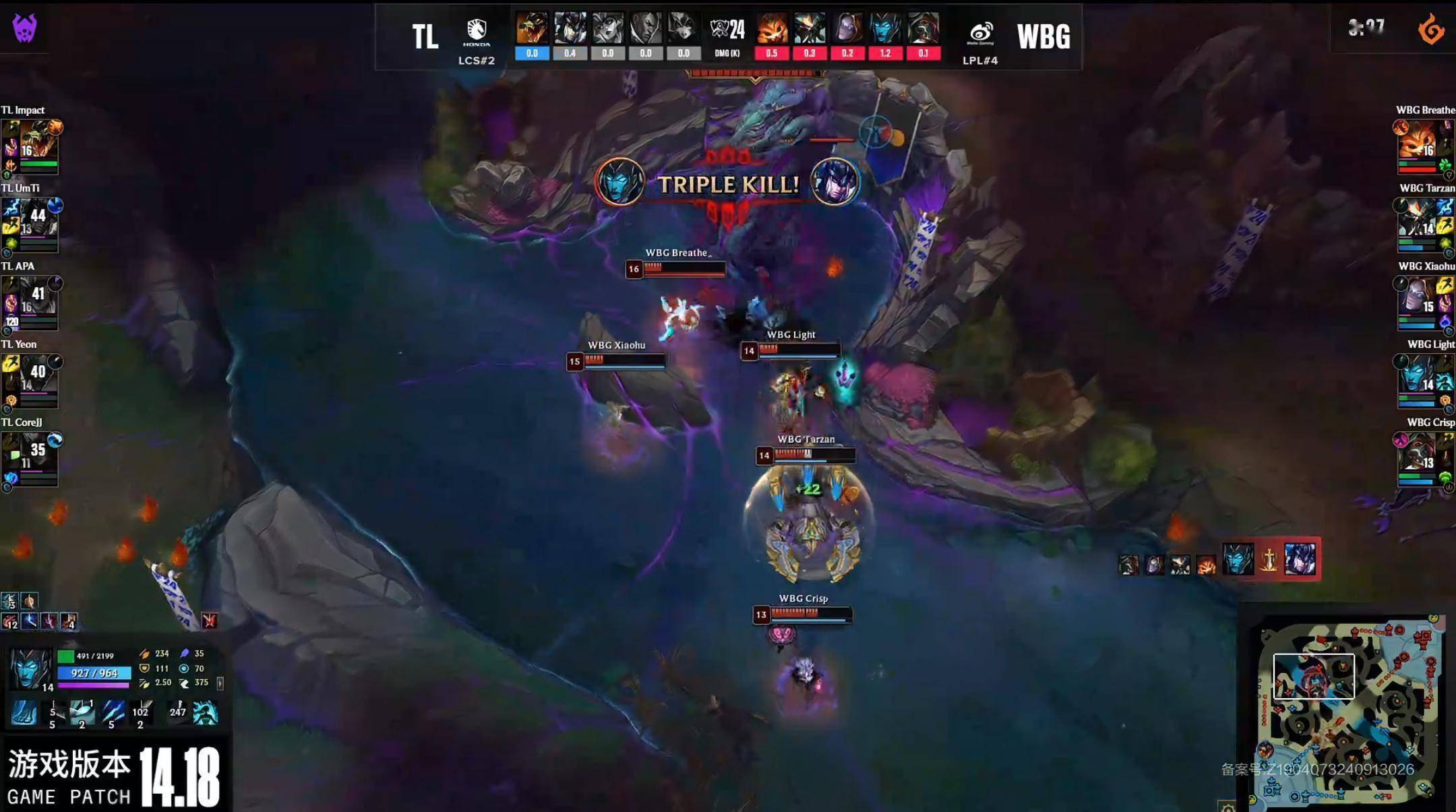This screenshot has width=1456, height=812.
Task: Click the selected champion's large portrait
Action: [30, 668]
